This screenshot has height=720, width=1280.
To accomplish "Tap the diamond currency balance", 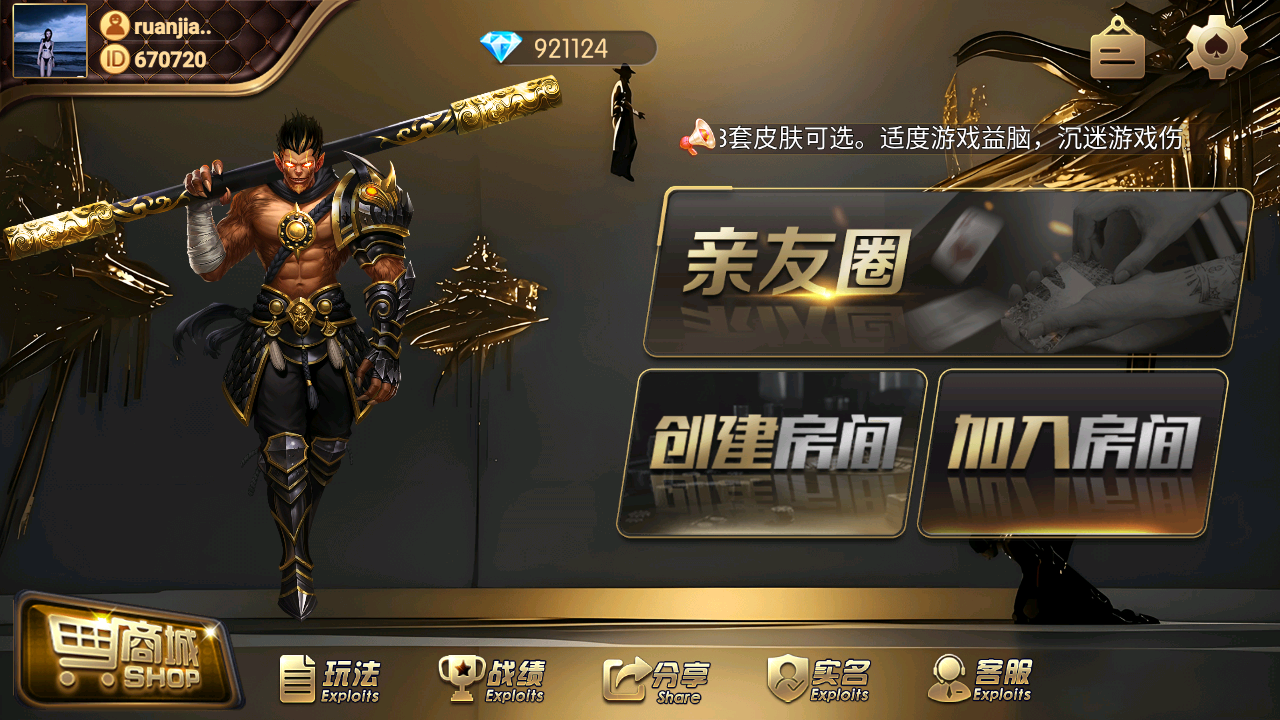I will (567, 48).
